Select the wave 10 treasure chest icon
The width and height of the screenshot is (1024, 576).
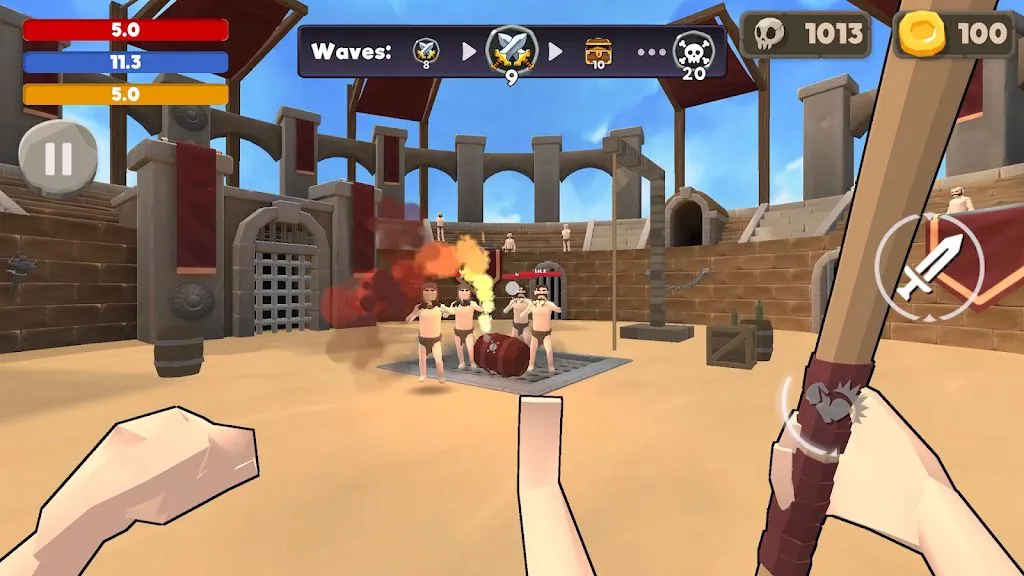598,51
